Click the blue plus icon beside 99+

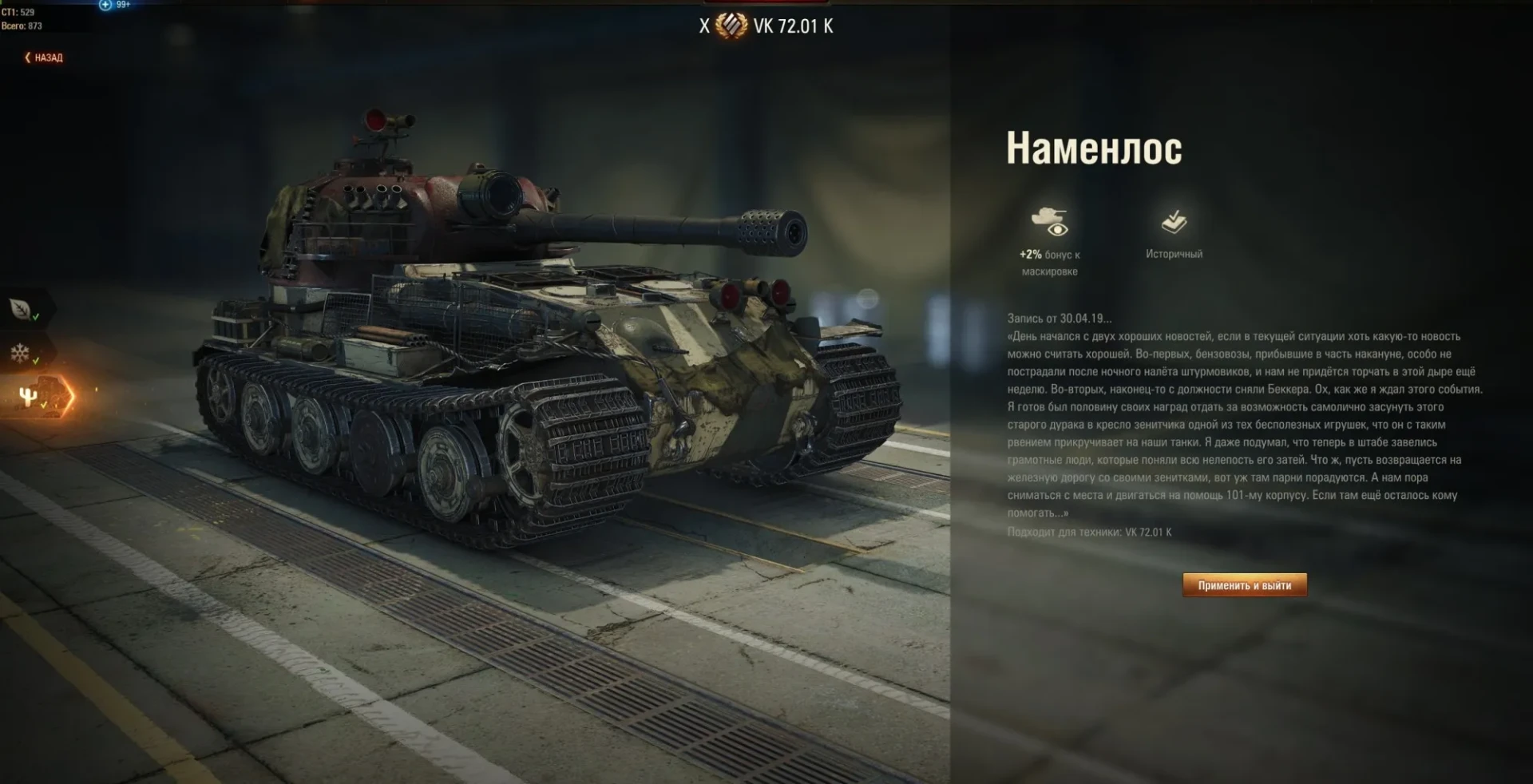(105, 5)
